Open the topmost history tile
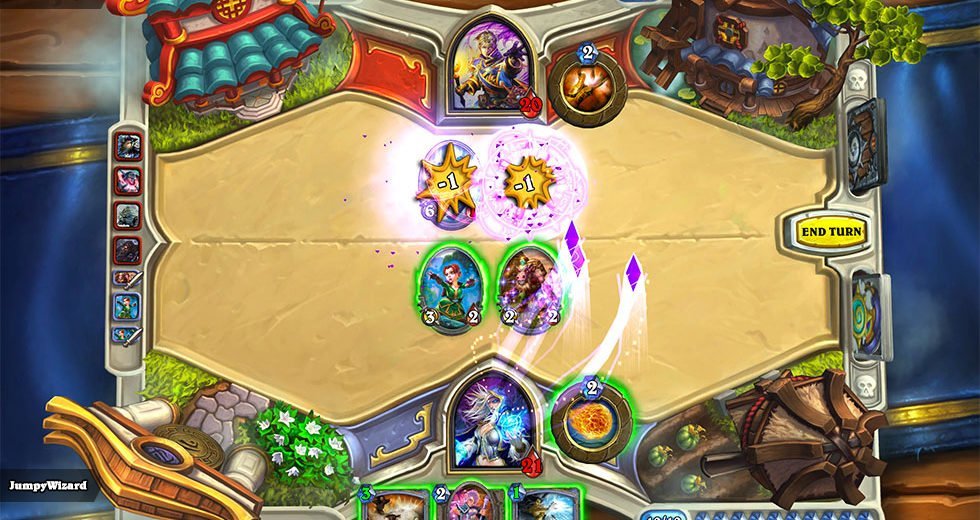 click(128, 147)
